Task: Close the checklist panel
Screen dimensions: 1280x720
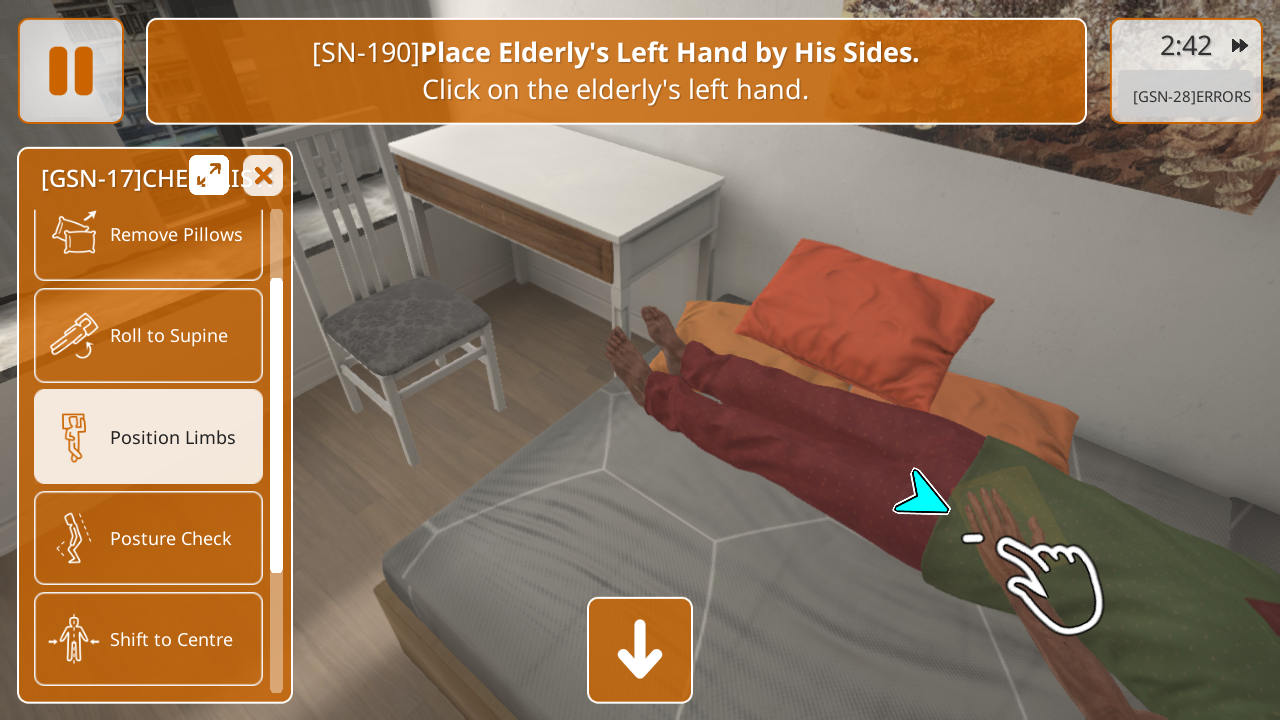Action: (263, 176)
